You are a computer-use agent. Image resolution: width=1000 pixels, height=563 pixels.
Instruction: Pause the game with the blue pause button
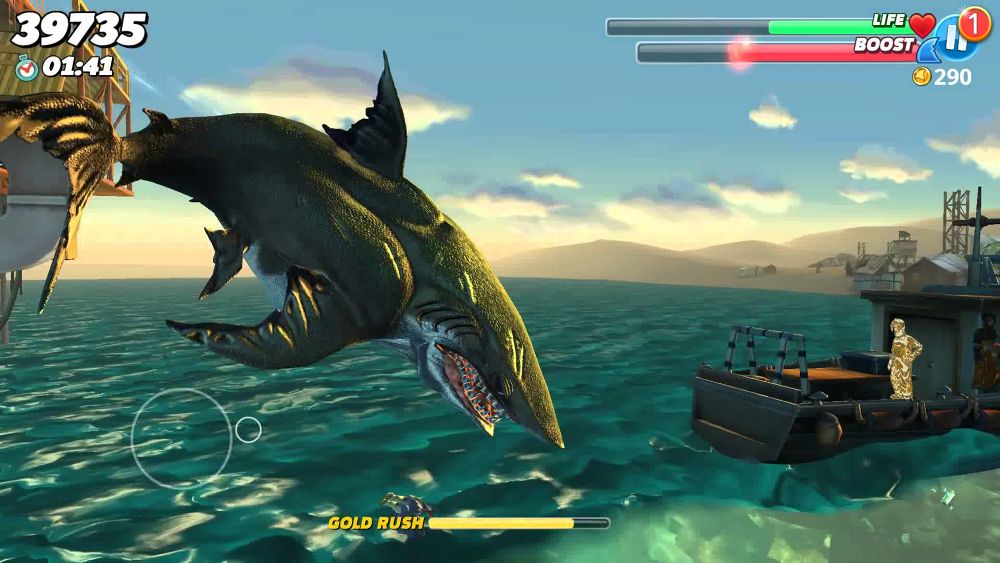click(x=954, y=39)
